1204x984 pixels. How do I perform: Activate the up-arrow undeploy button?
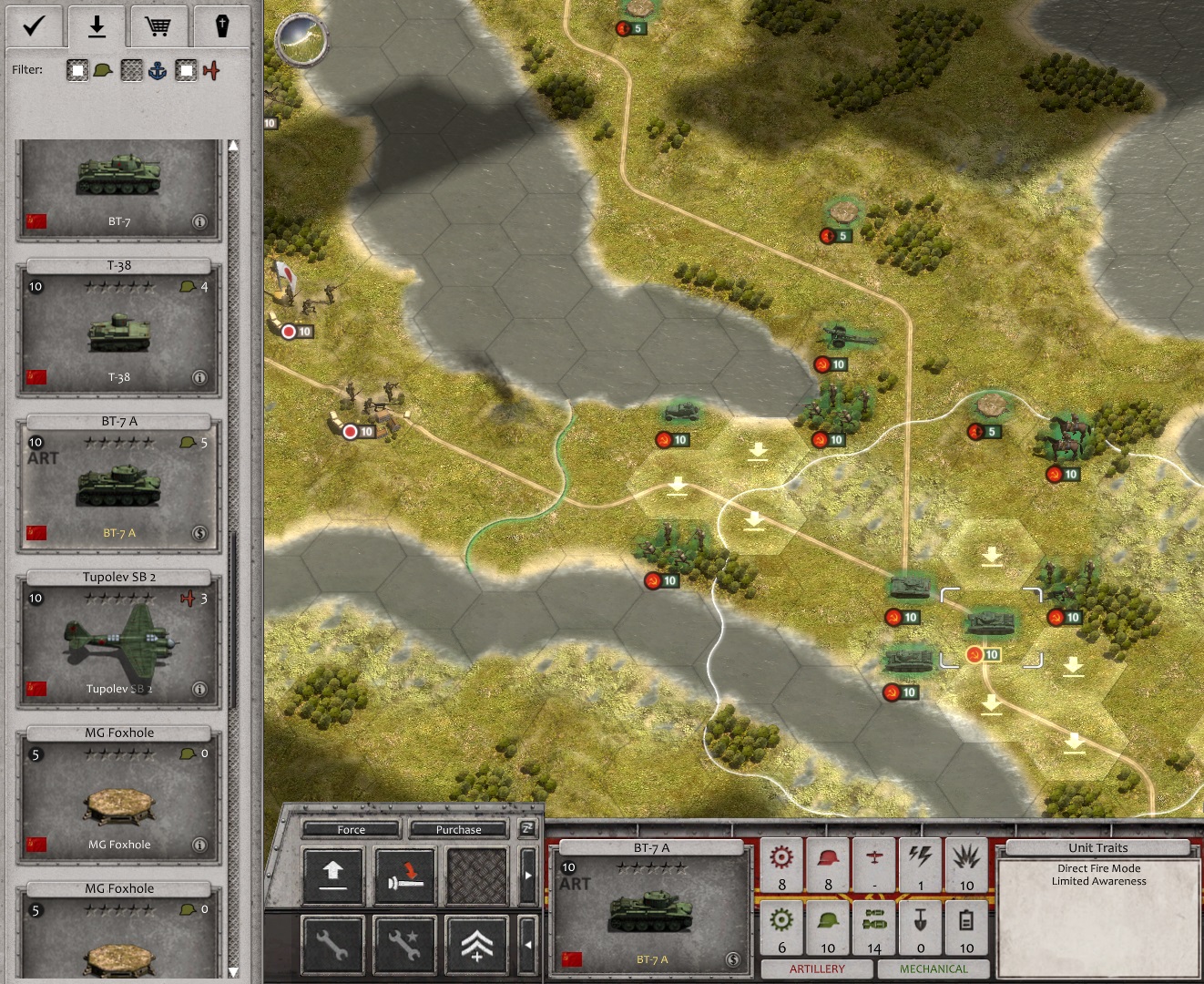pyautogui.click(x=332, y=874)
